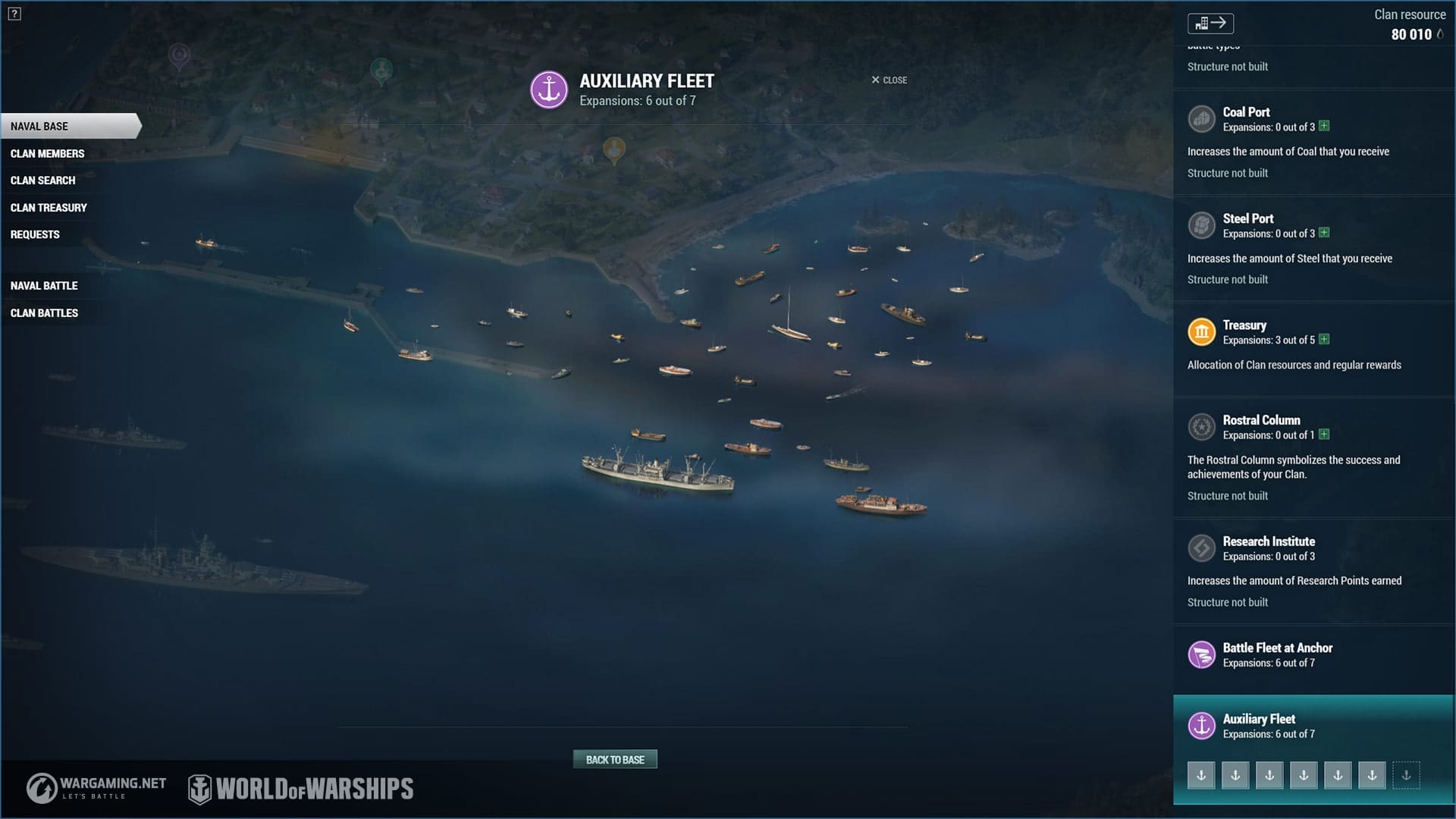The image size is (1456, 819).
Task: Open Clan Search
Action: tap(42, 180)
